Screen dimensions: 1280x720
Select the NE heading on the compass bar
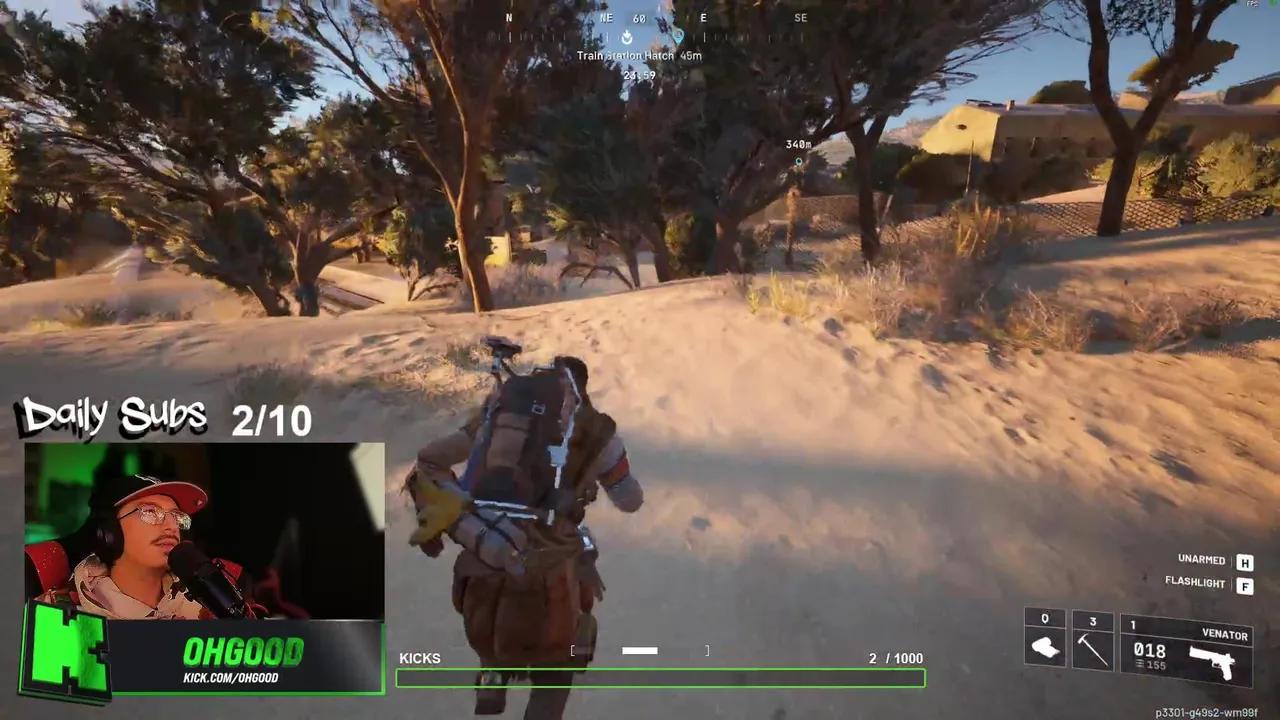coord(605,18)
